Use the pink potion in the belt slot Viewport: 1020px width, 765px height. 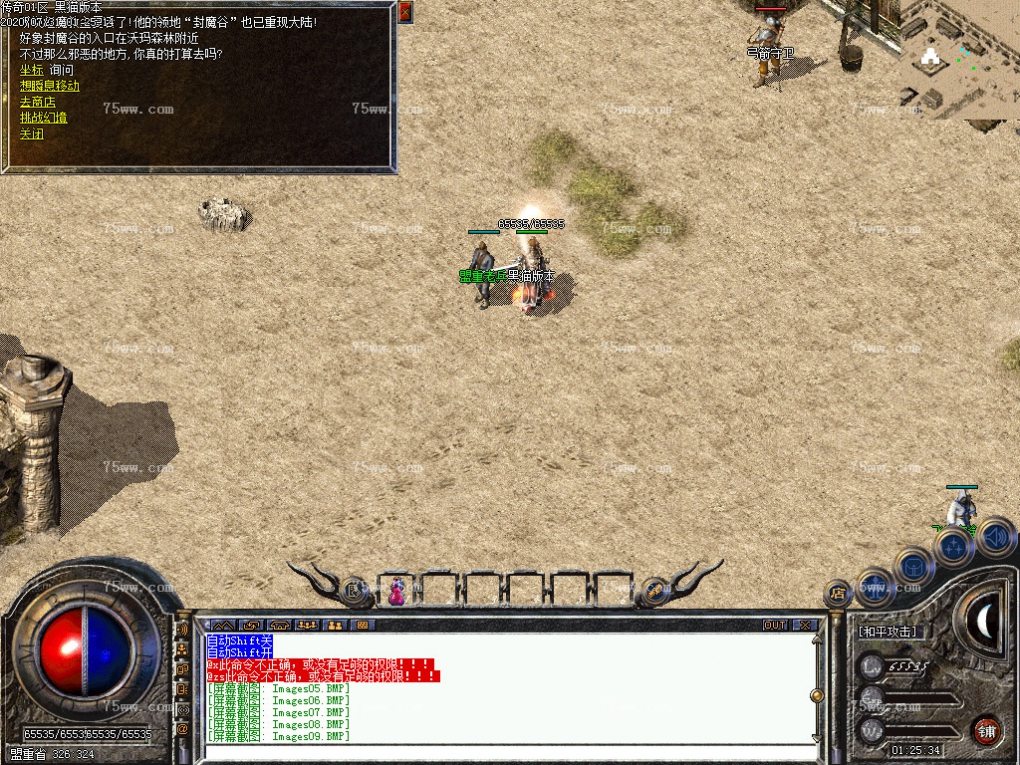click(x=398, y=591)
